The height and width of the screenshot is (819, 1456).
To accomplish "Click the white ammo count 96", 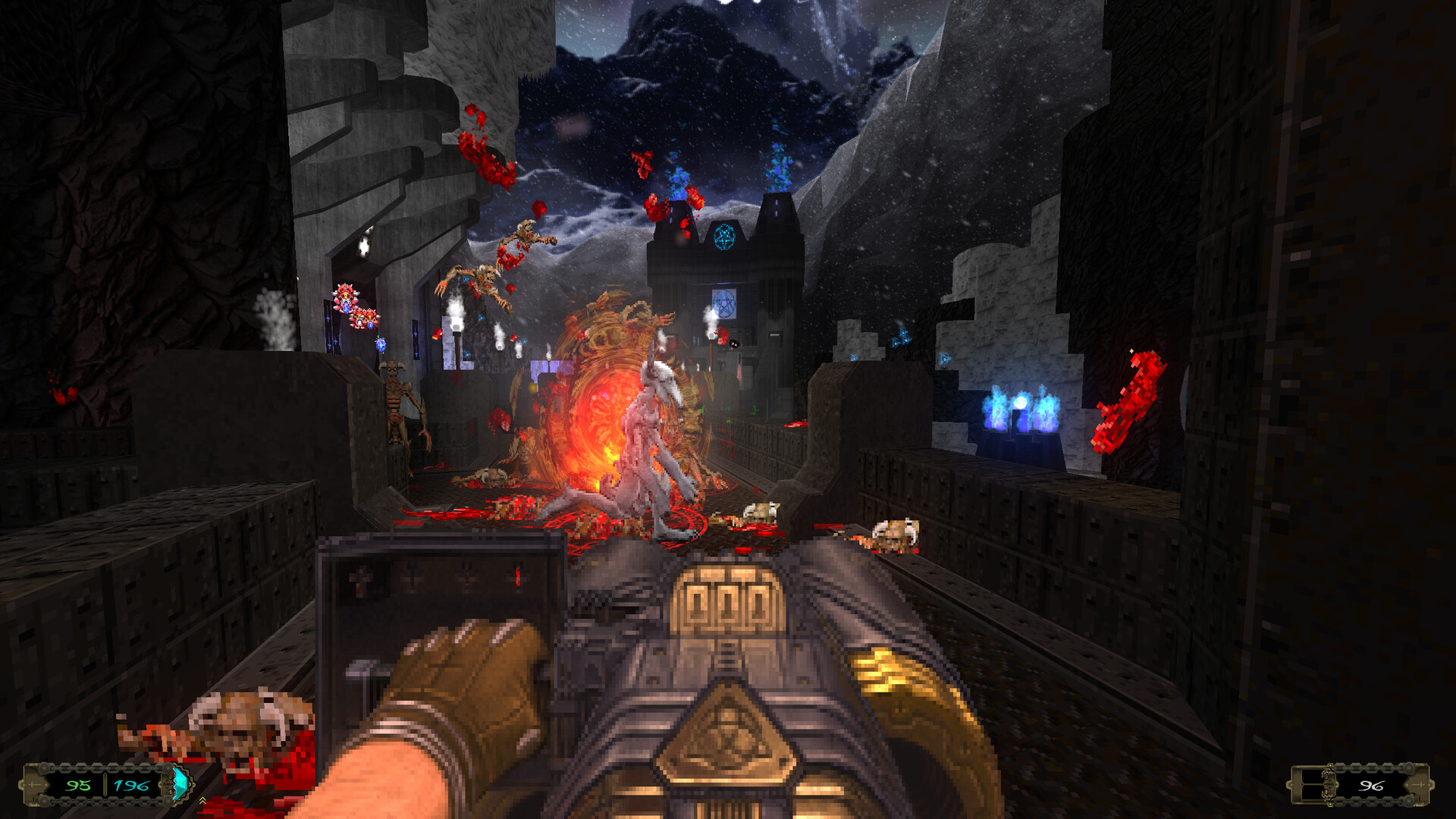I will coord(1372,786).
